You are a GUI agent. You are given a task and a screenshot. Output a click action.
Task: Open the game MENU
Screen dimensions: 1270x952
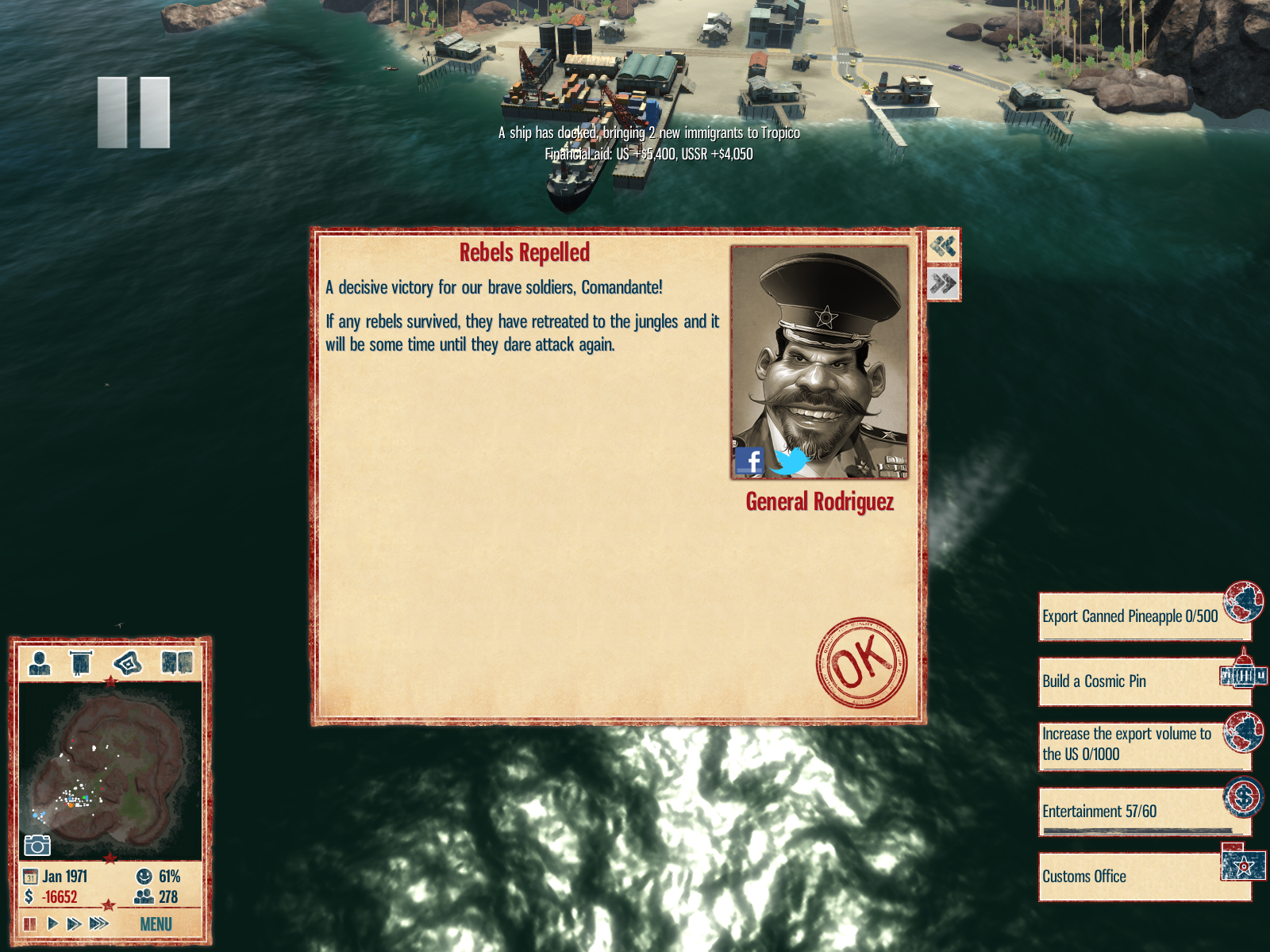(156, 924)
